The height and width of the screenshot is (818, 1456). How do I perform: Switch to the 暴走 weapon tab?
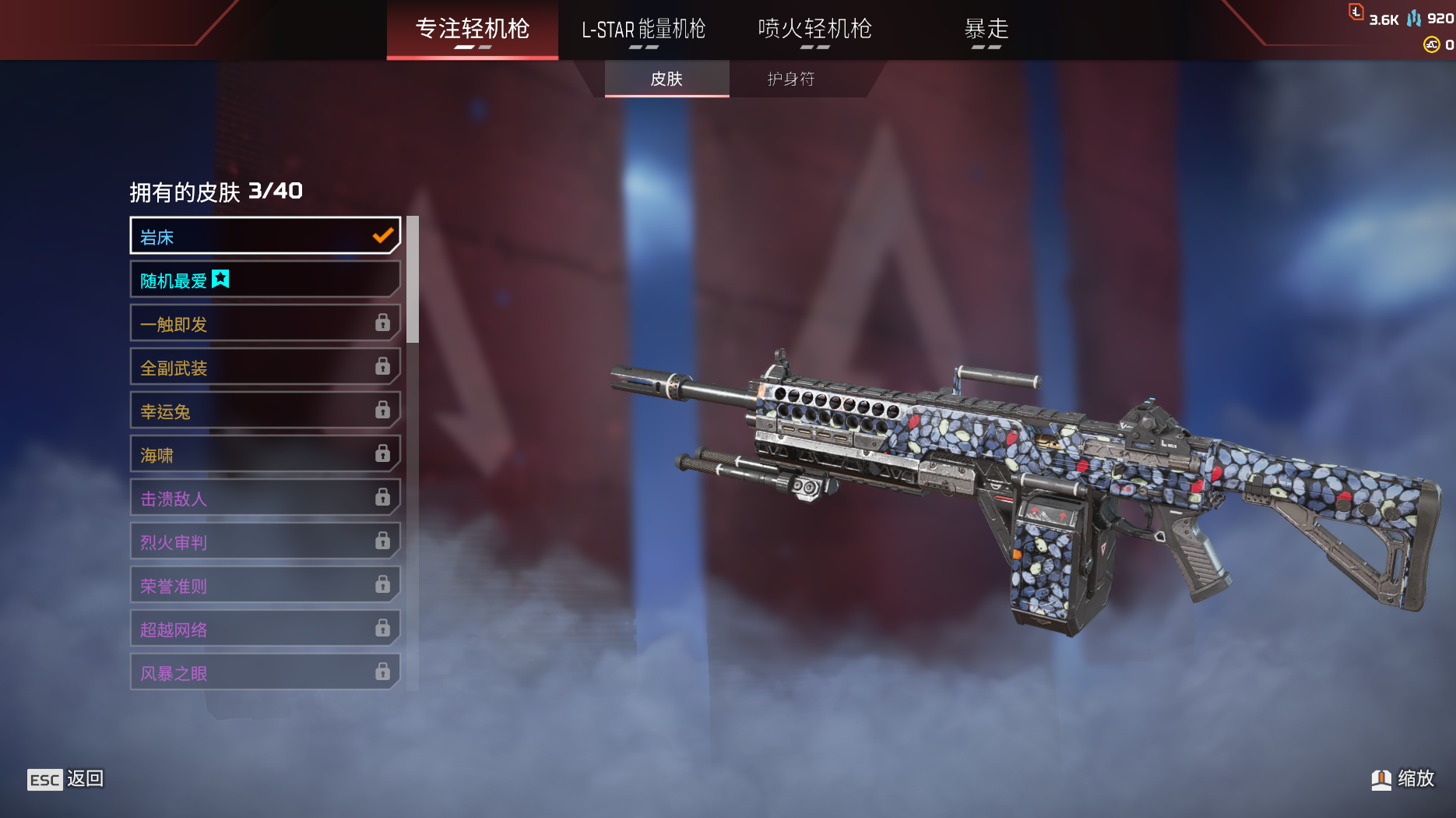[x=986, y=30]
